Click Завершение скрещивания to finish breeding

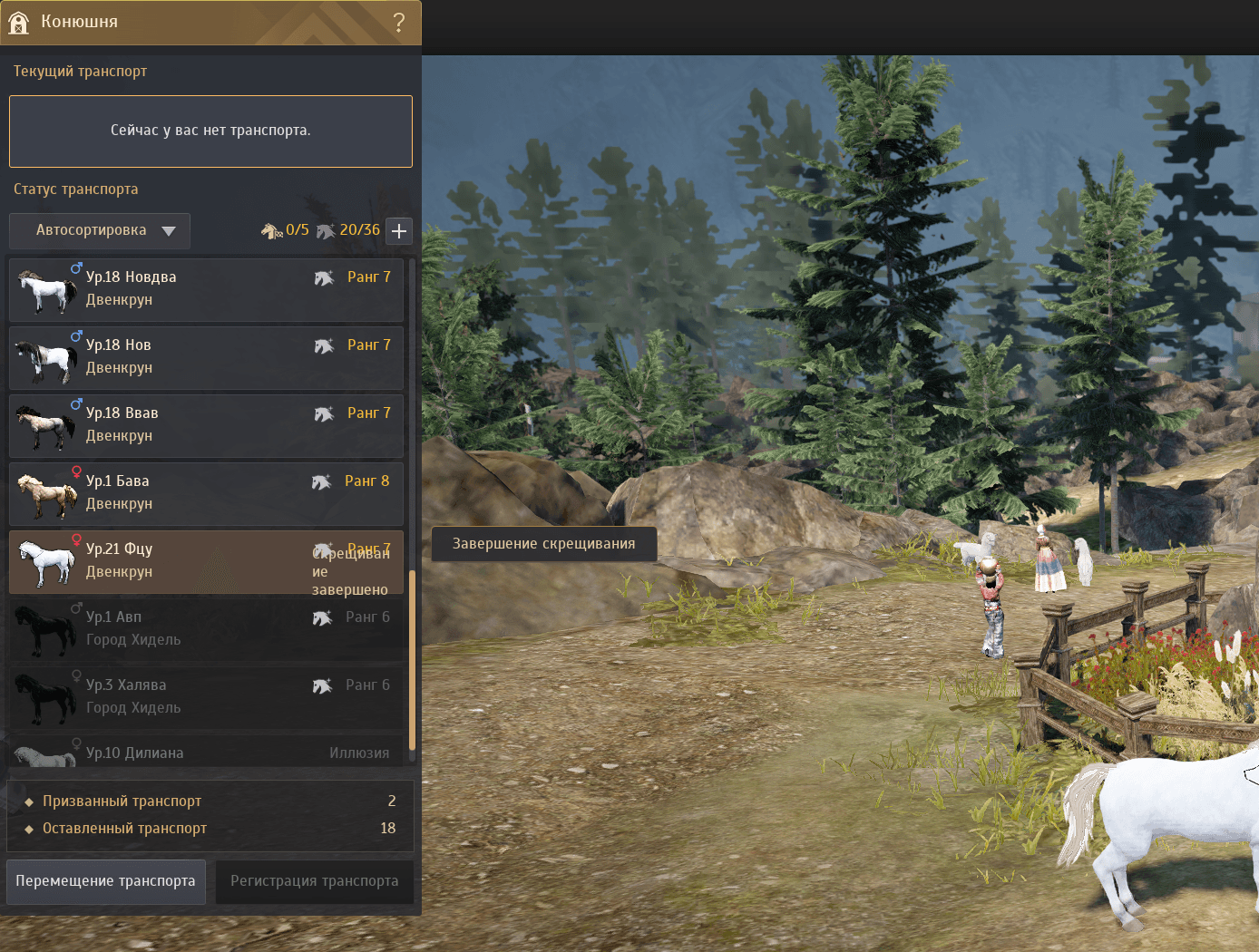pyautogui.click(x=543, y=544)
